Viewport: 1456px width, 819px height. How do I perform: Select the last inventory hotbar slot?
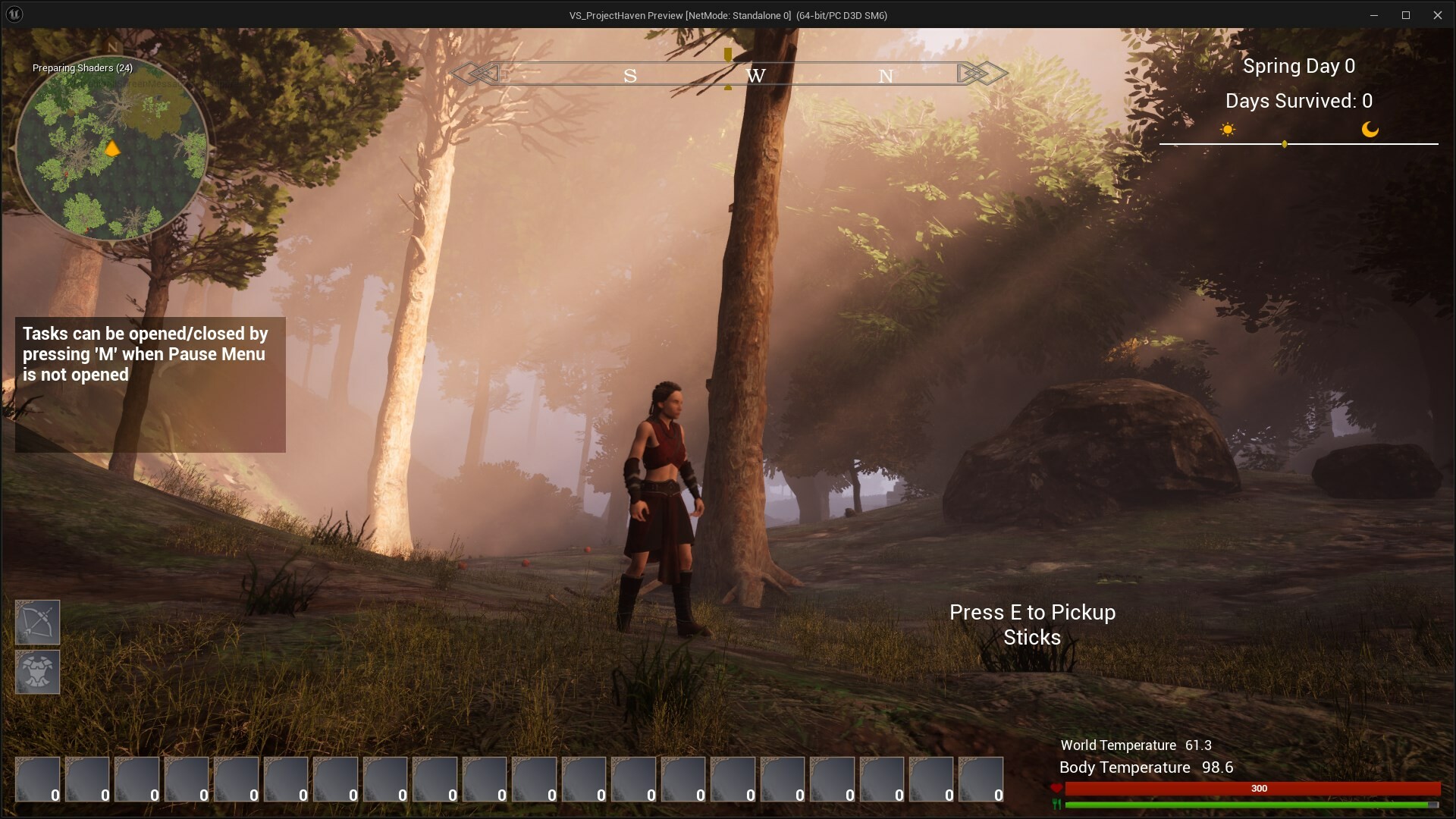coord(982,780)
